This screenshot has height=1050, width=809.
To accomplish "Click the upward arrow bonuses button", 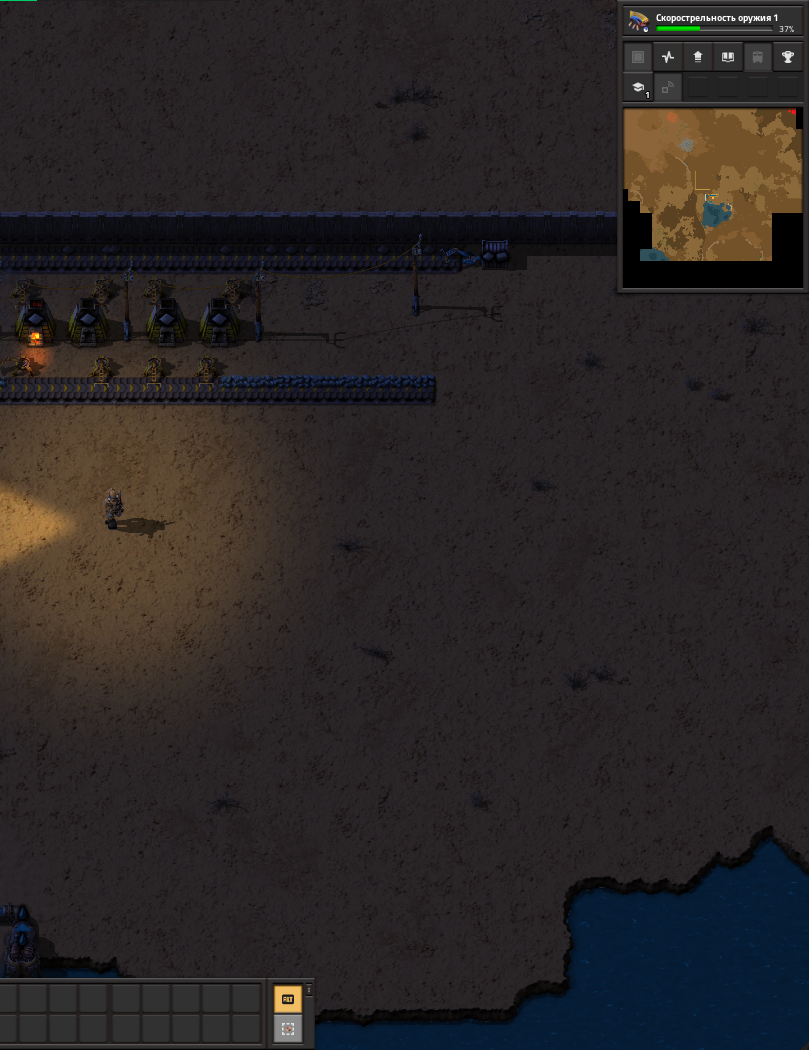I will click(x=698, y=57).
